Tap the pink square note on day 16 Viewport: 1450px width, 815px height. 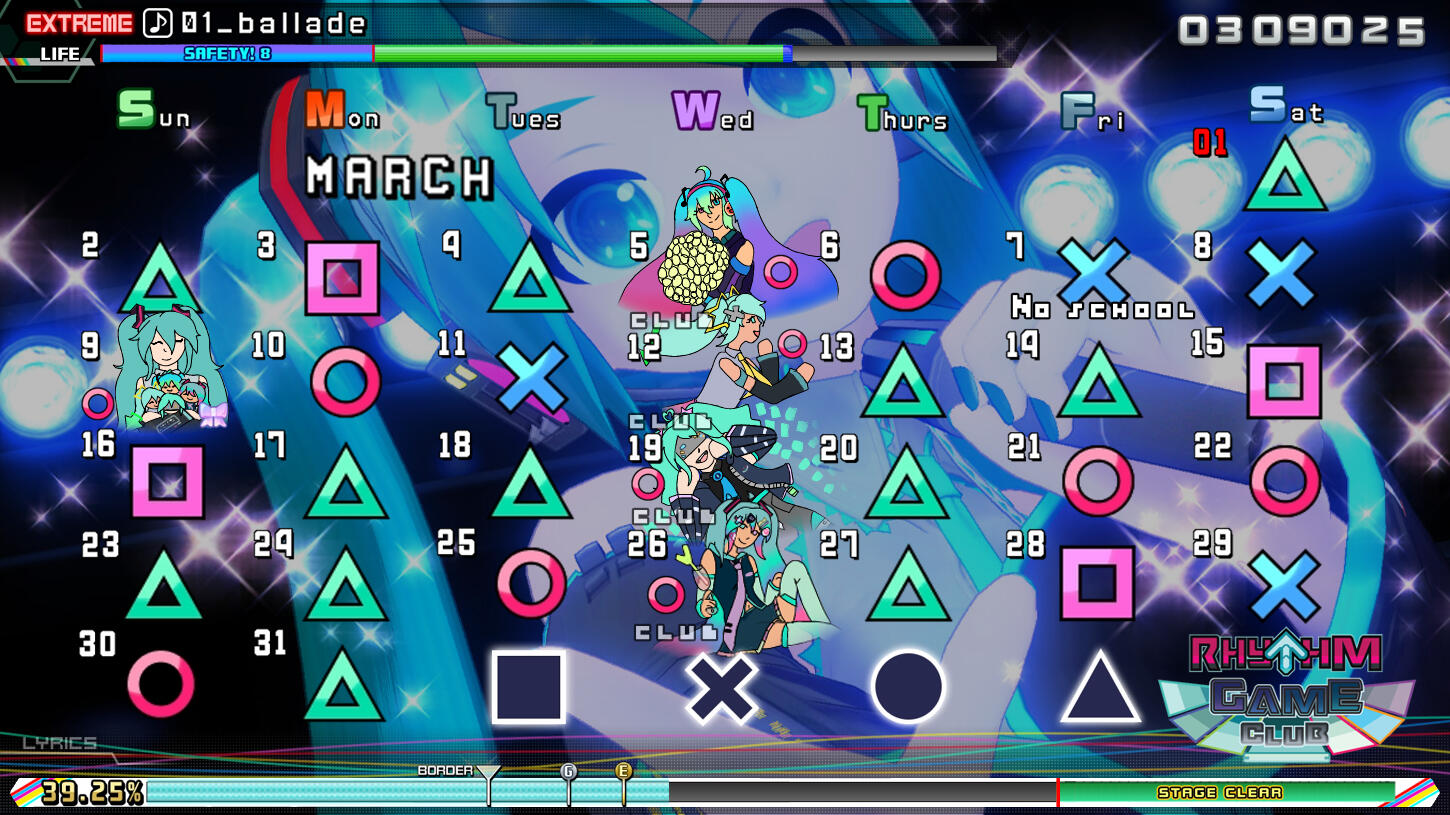(x=167, y=482)
